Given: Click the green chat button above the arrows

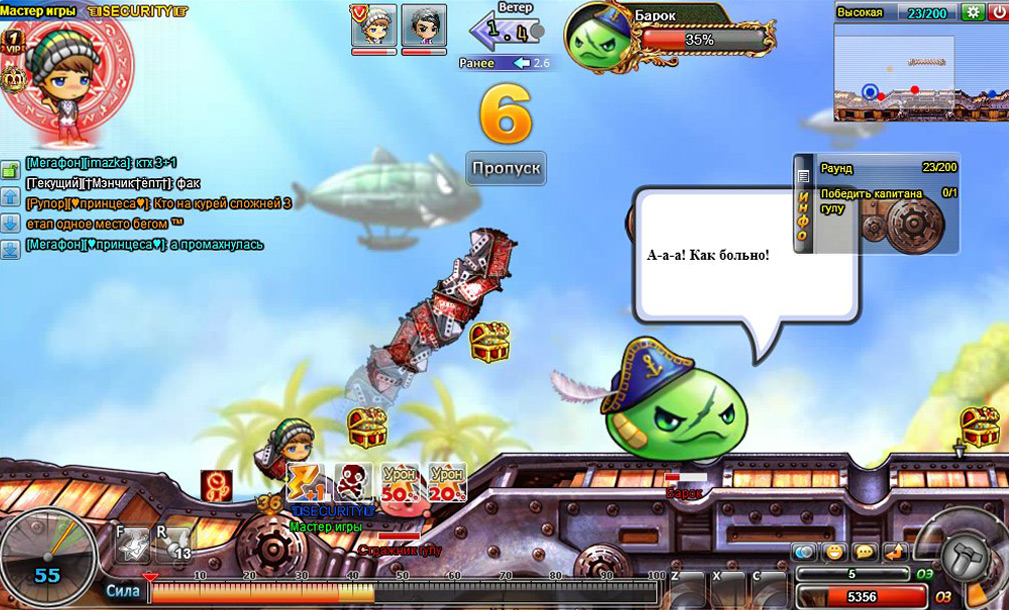Looking at the screenshot, I should coord(10,172).
